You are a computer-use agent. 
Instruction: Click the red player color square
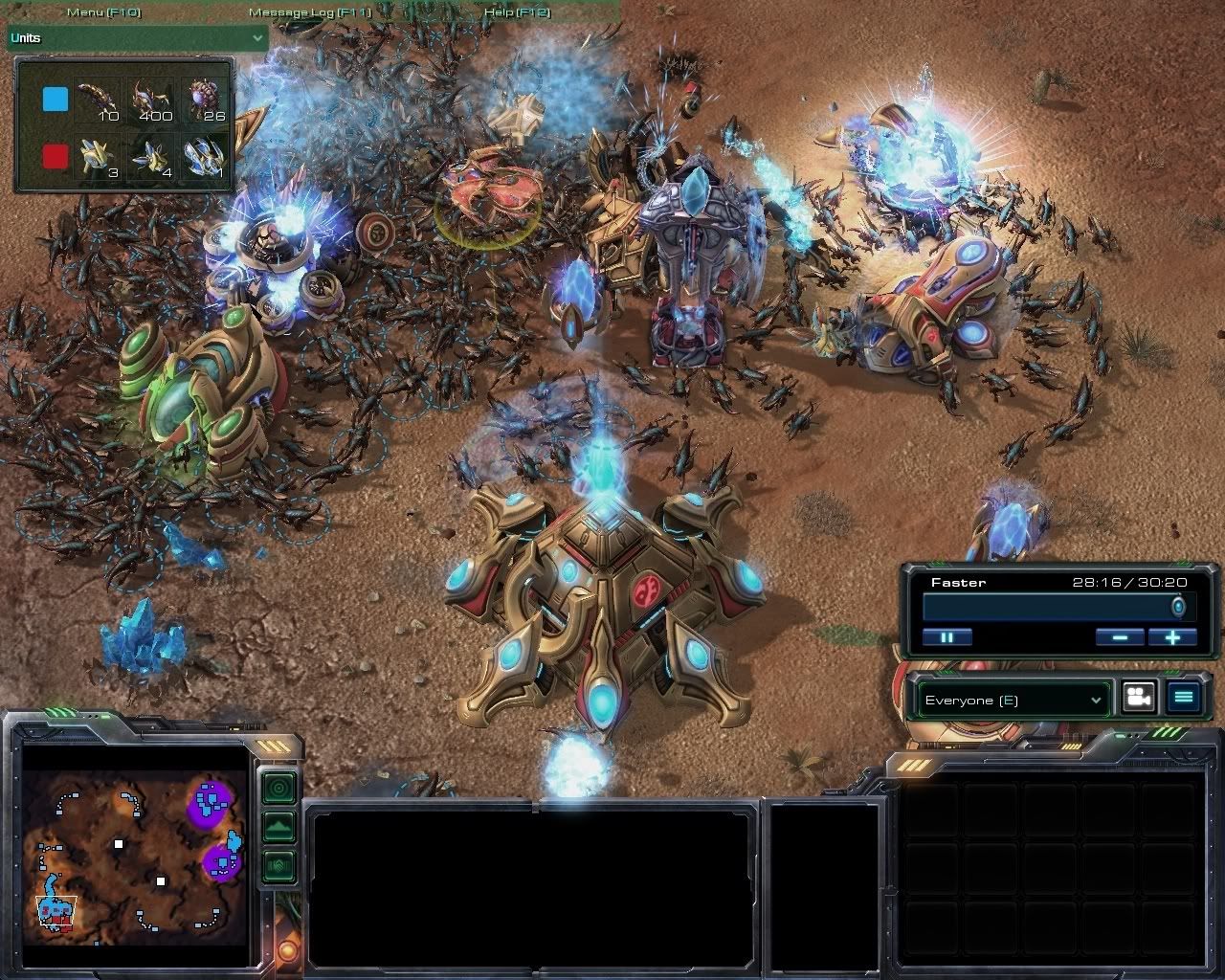pos(56,156)
